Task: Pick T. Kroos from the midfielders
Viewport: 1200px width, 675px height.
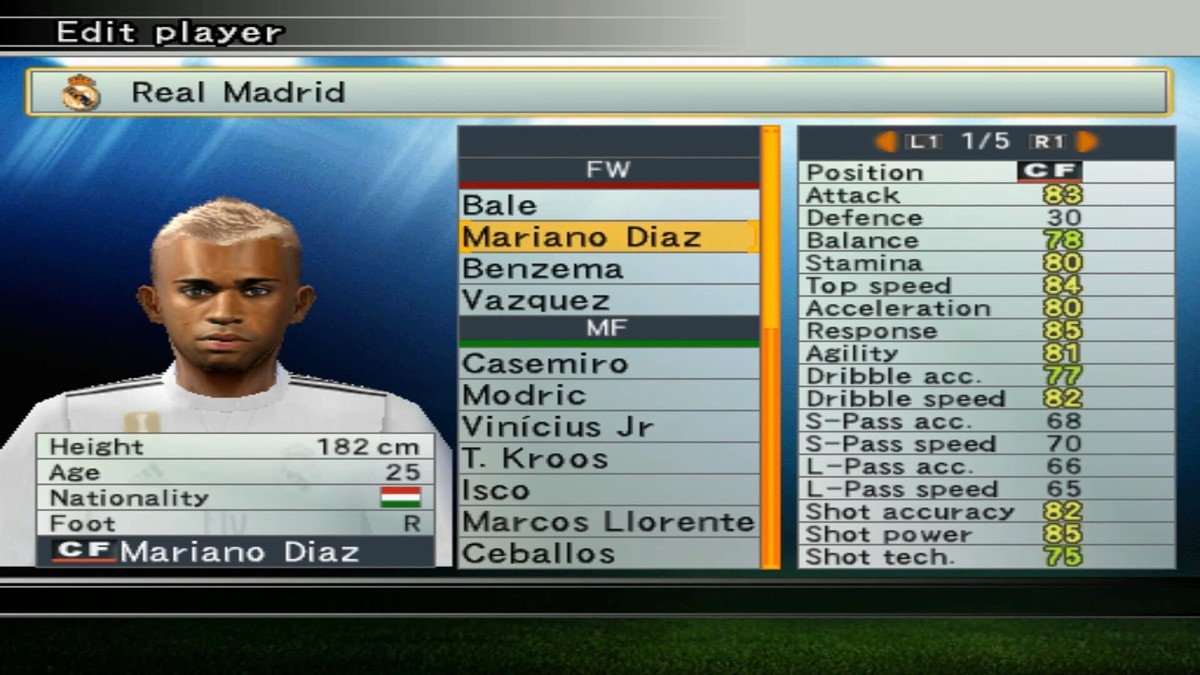Action: (x=608, y=459)
